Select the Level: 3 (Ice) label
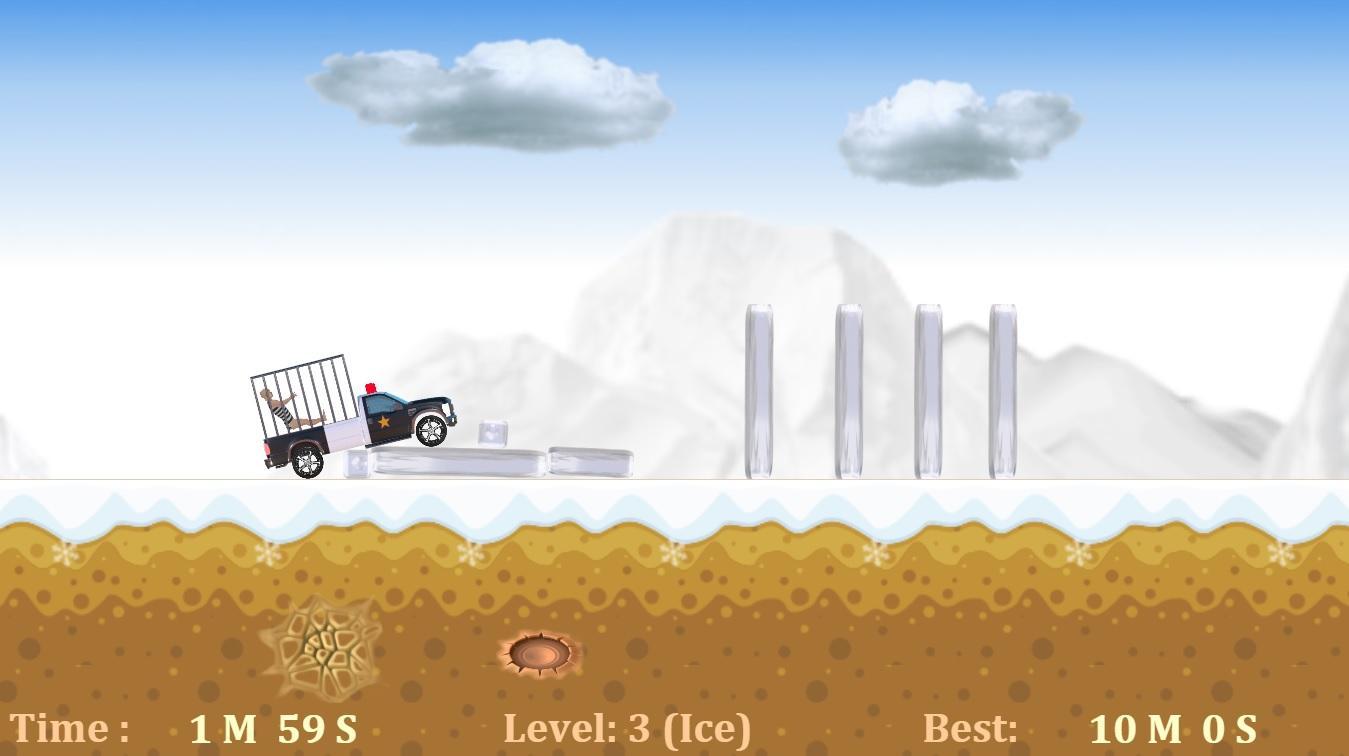Image resolution: width=1349 pixels, height=756 pixels. click(629, 728)
